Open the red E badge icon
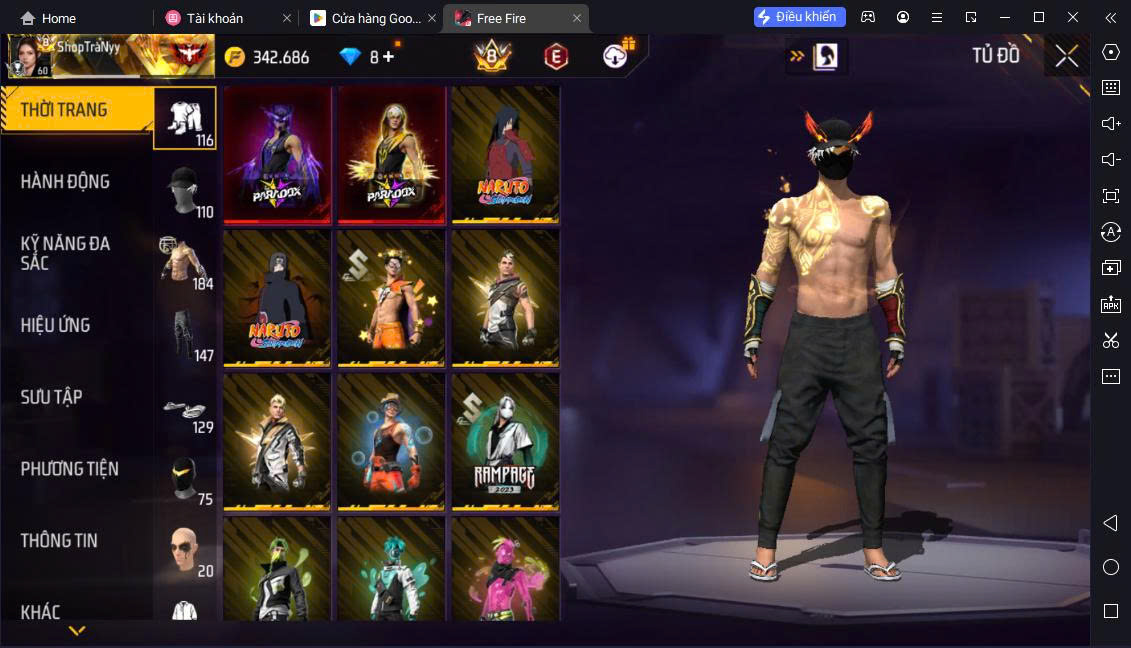Viewport: 1131px width, 648px height. click(x=555, y=57)
